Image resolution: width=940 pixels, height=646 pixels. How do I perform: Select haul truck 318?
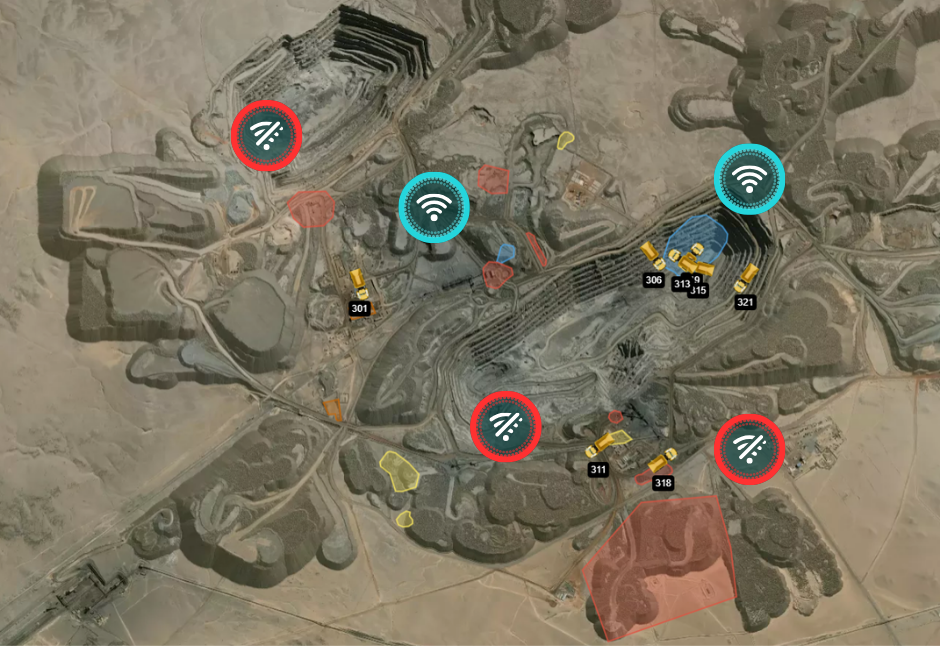(x=660, y=461)
